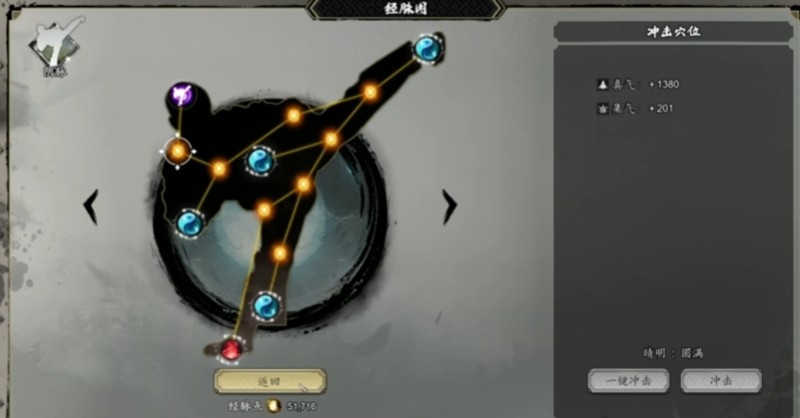Show the next meridian chart with the right arrow
Viewport: 800px width, 418px height.
coord(449,206)
